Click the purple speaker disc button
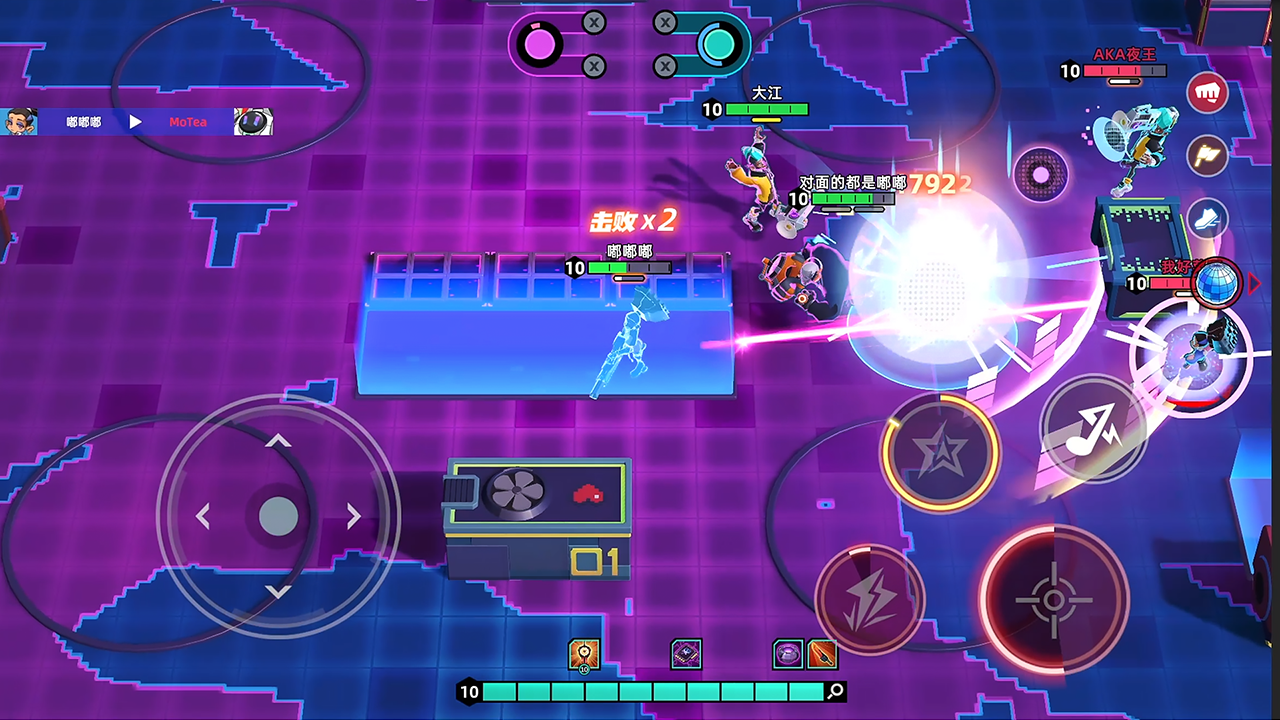Viewport: 1280px width, 720px height. 1041,175
